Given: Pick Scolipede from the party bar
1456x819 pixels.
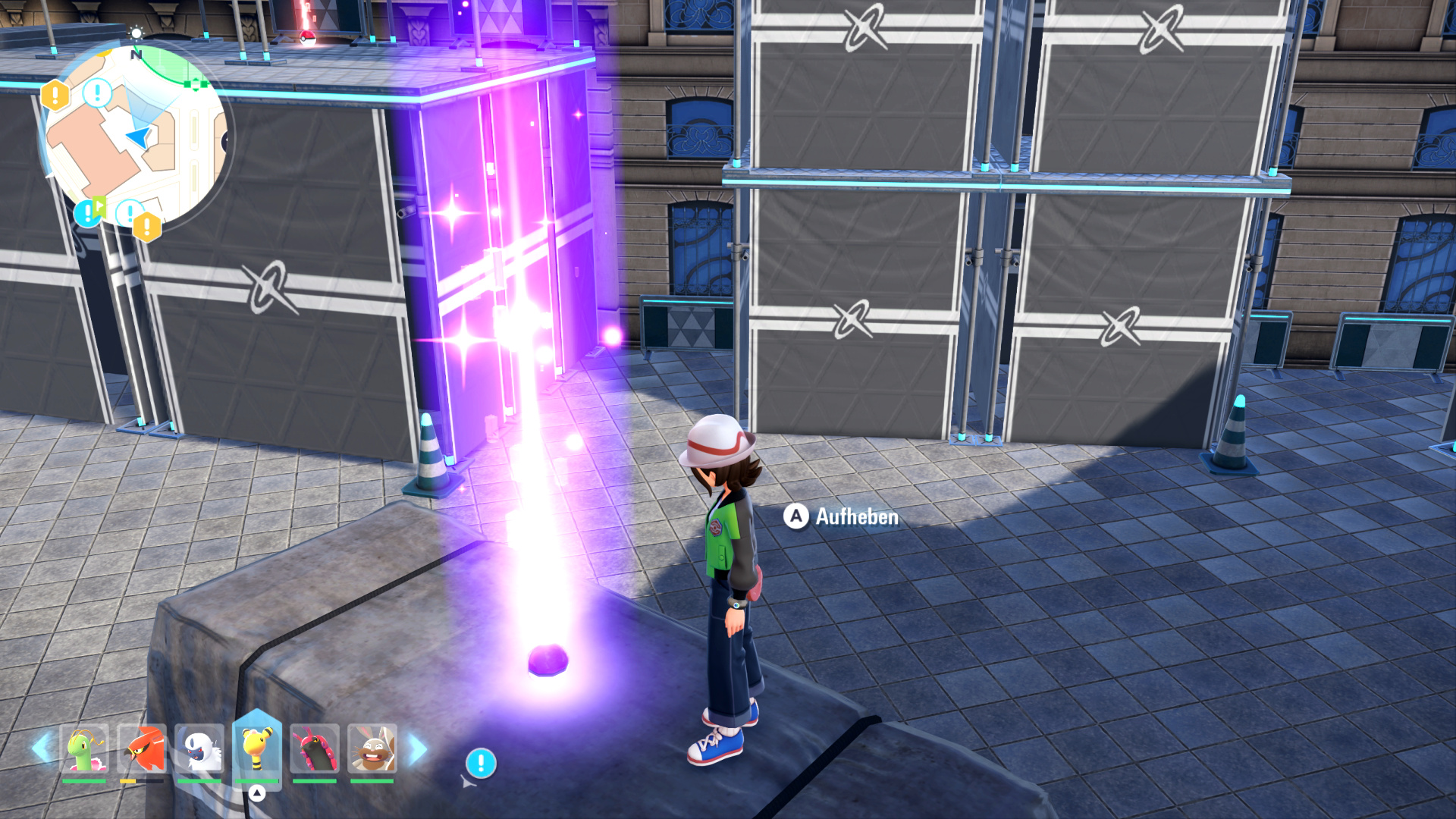Looking at the screenshot, I should (x=315, y=748).
